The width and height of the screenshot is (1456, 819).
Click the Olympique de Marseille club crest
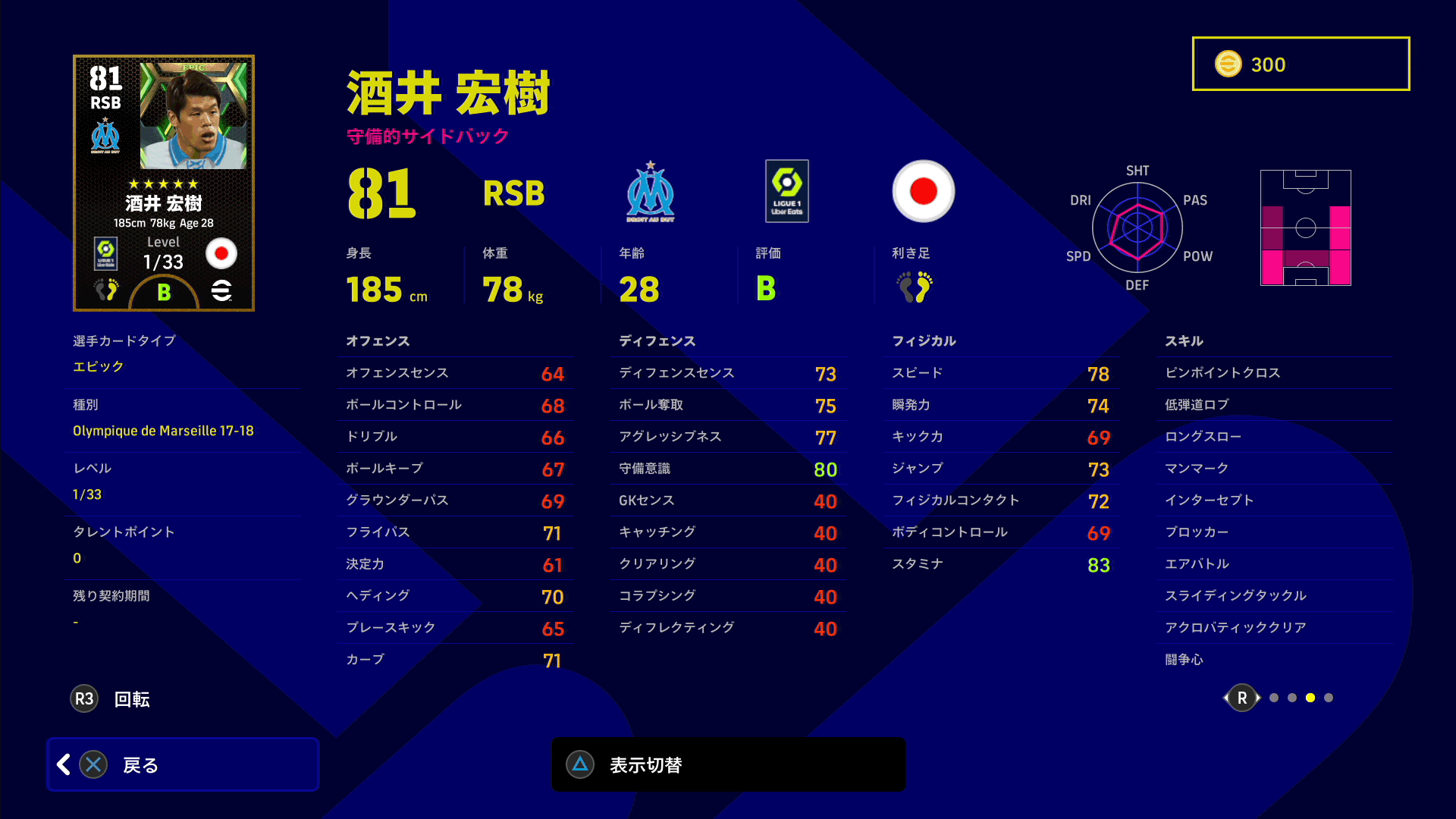point(650,192)
